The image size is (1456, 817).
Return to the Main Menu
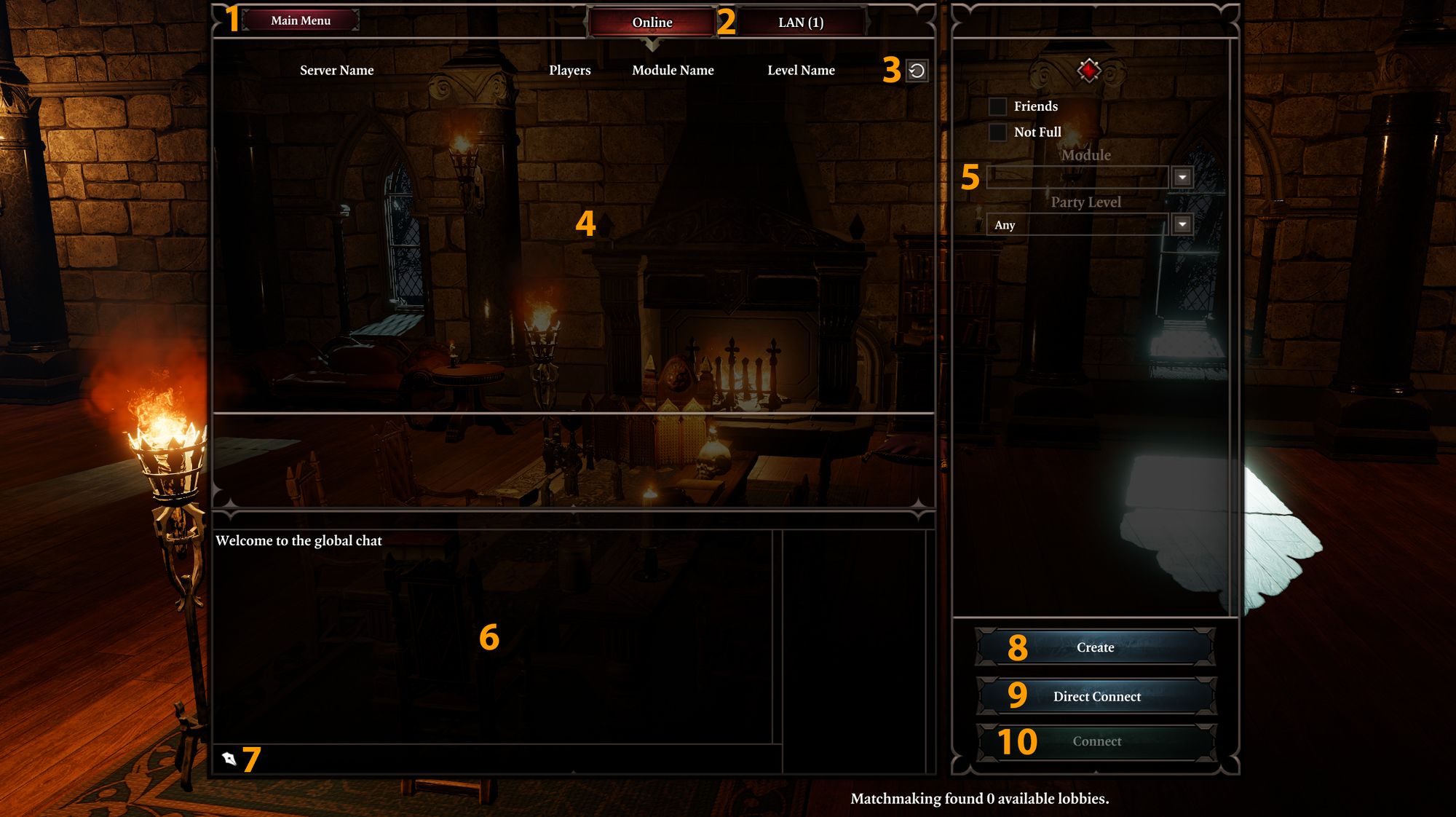pyautogui.click(x=301, y=20)
